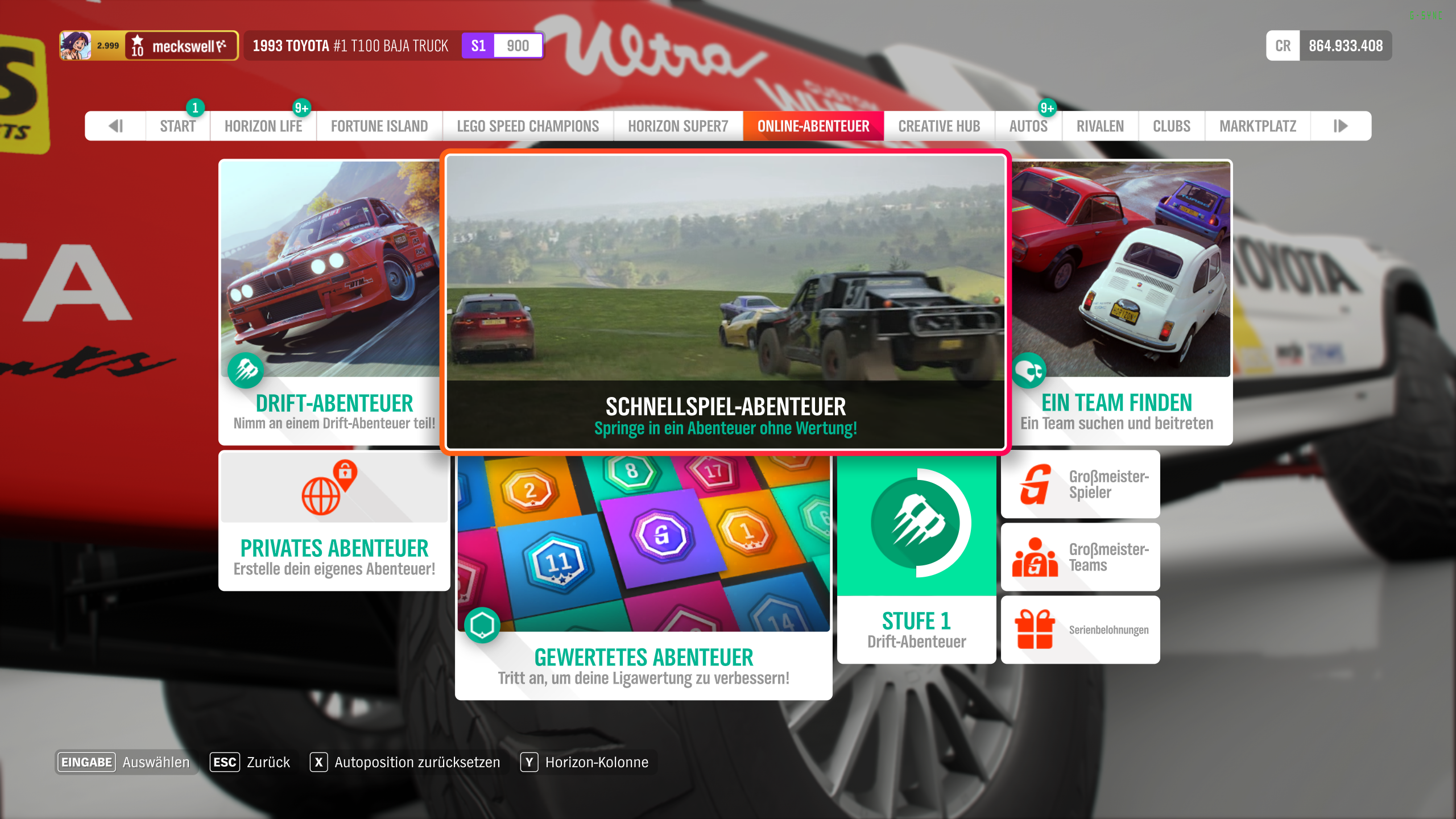Click the hexagon badge icon on Gewertetes Abenteuer

pyautogui.click(x=482, y=626)
